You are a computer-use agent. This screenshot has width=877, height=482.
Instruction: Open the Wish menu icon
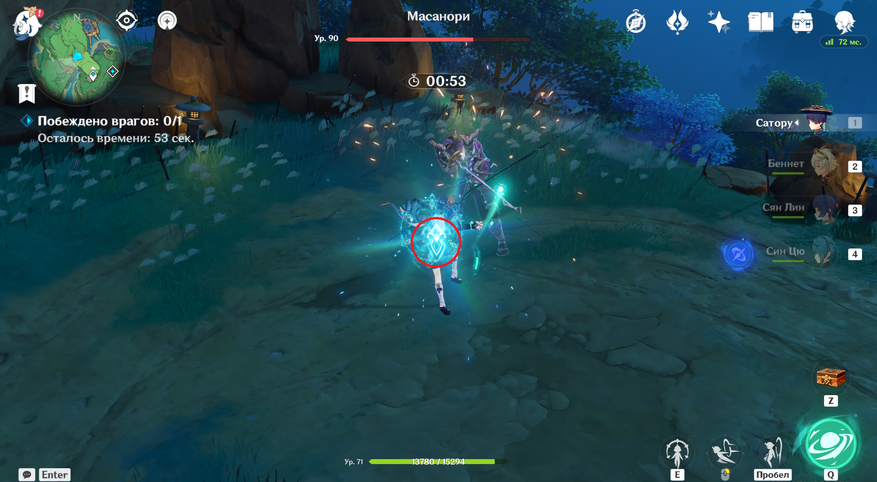(x=677, y=22)
